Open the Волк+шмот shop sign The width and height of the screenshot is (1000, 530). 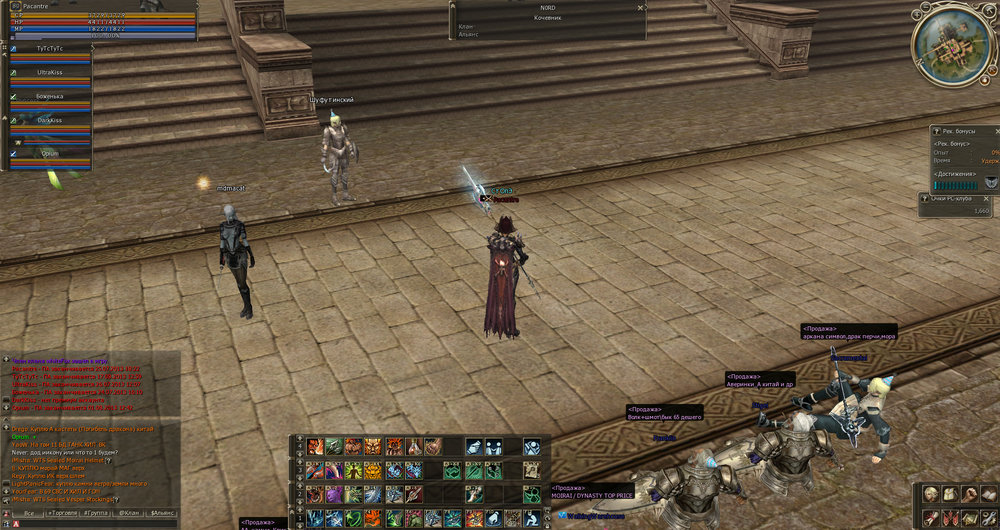click(x=667, y=412)
